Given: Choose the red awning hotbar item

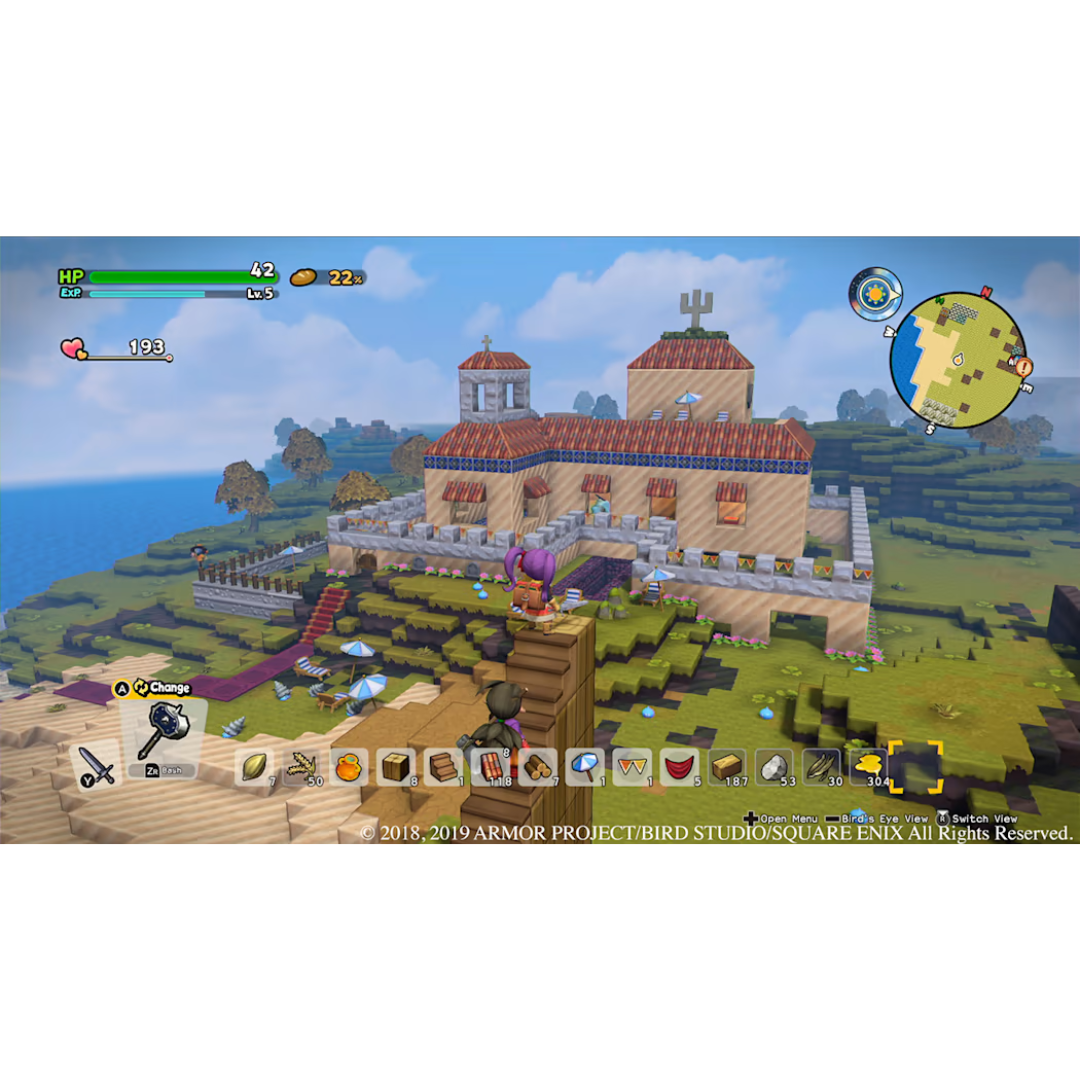Looking at the screenshot, I should (x=679, y=767).
